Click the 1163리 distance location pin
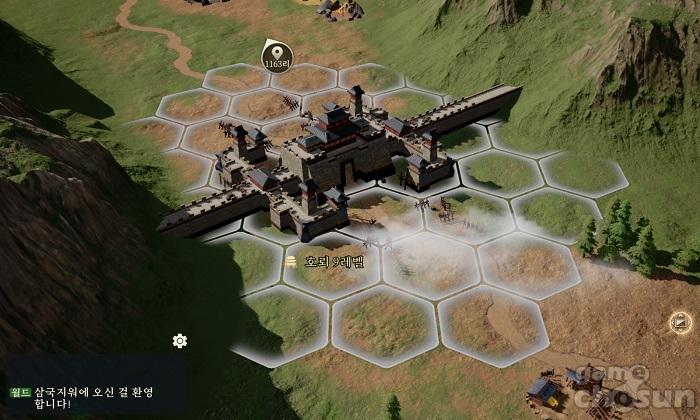The height and width of the screenshot is (420, 700). (x=274, y=56)
